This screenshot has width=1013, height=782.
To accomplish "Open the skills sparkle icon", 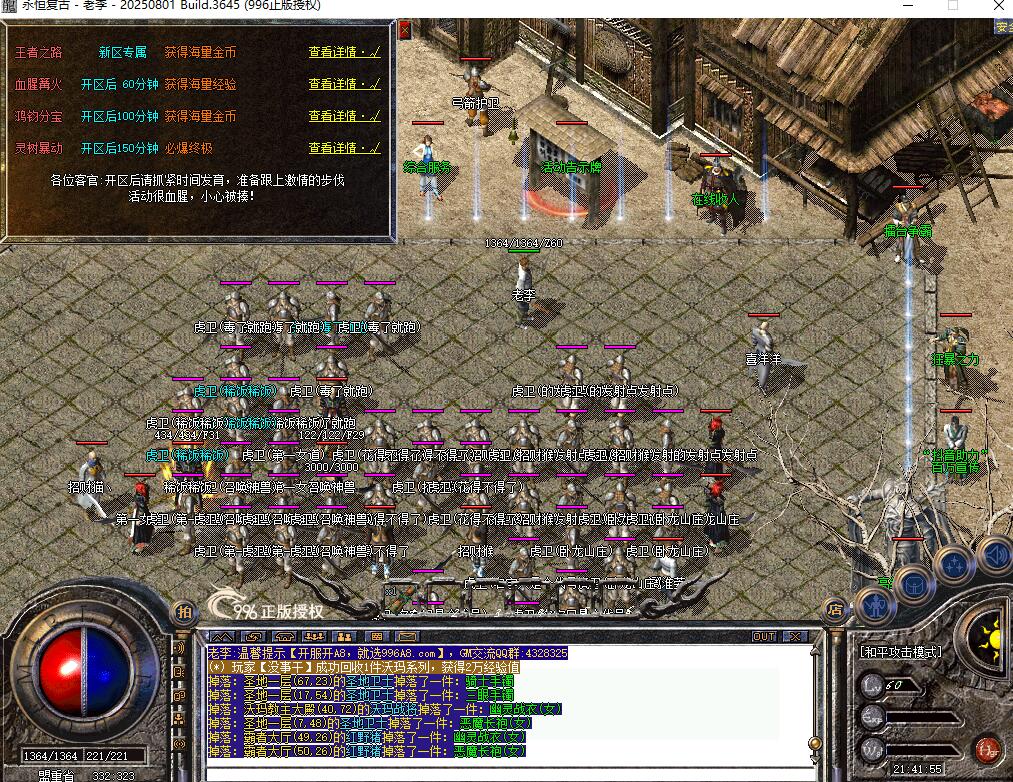I will tap(955, 564).
